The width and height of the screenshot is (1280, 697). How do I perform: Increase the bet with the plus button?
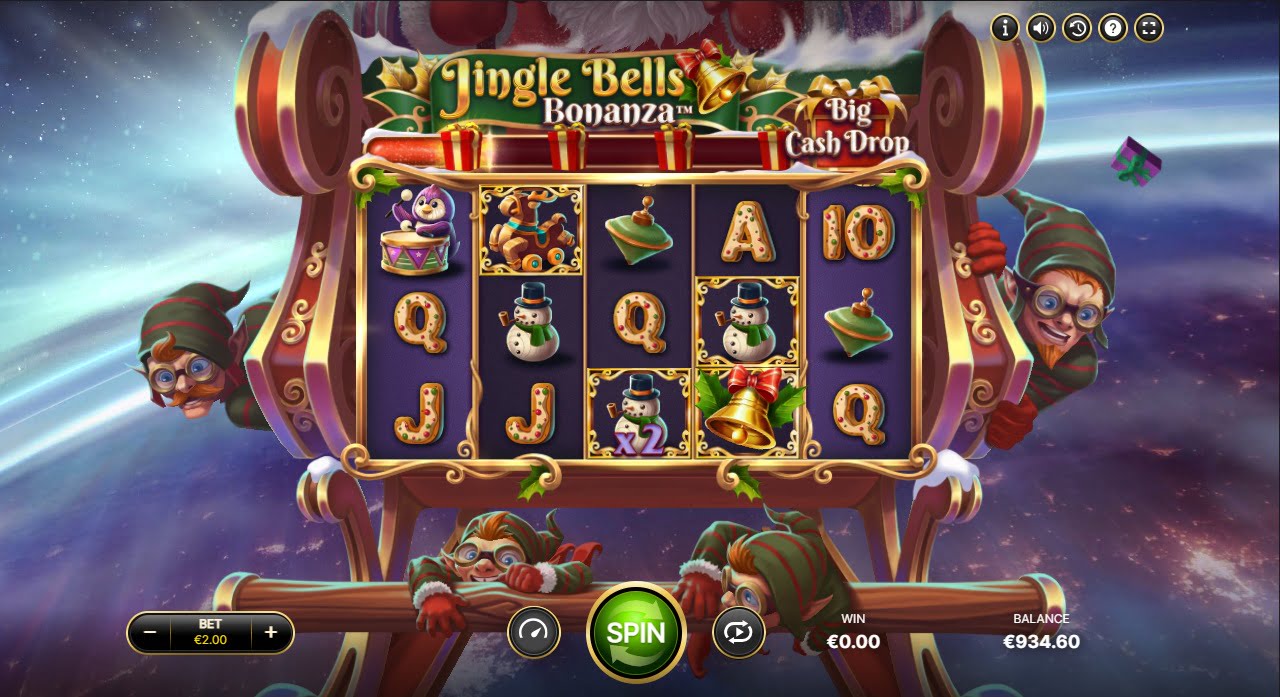tap(270, 632)
